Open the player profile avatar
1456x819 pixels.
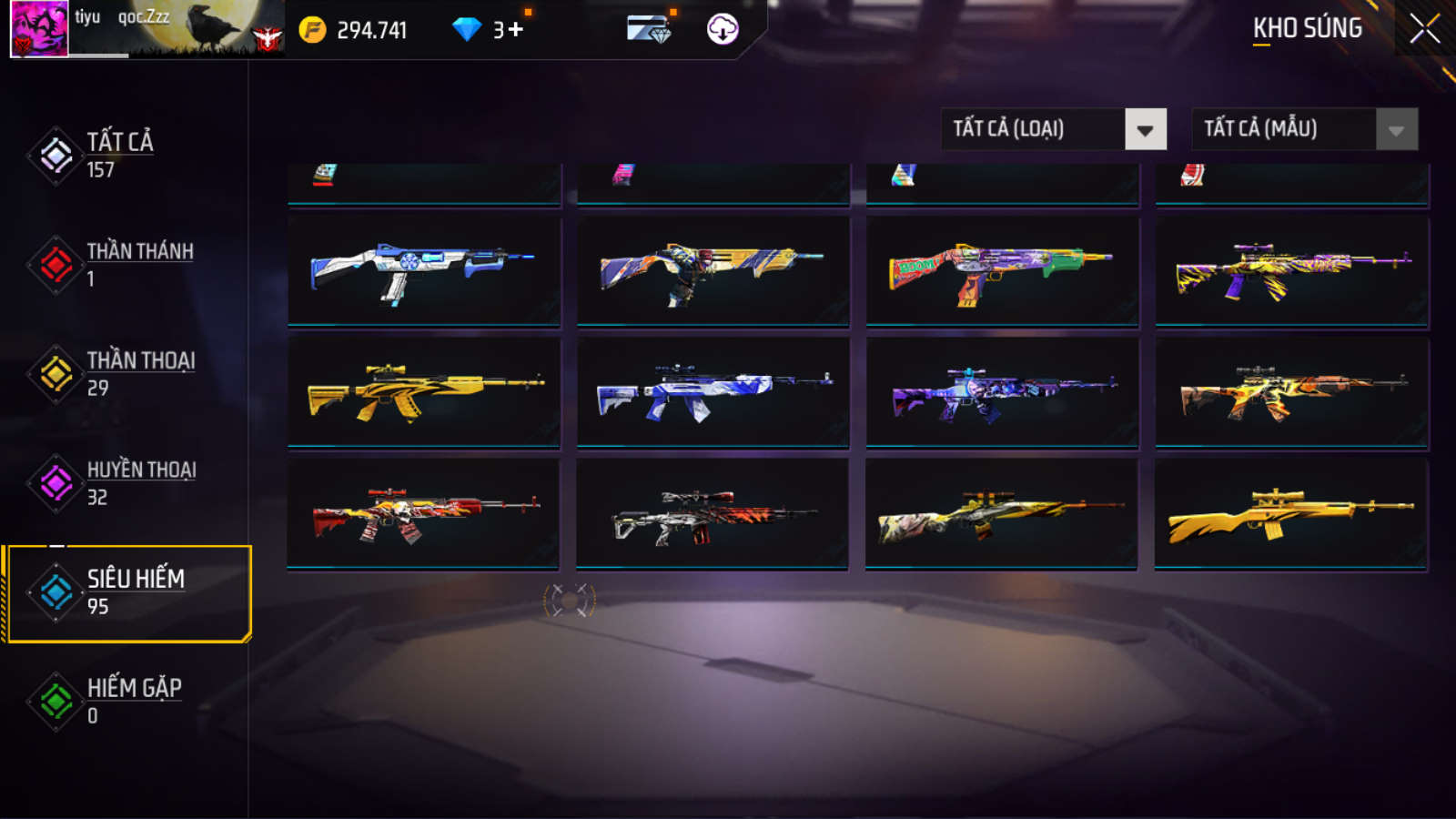click(x=39, y=29)
